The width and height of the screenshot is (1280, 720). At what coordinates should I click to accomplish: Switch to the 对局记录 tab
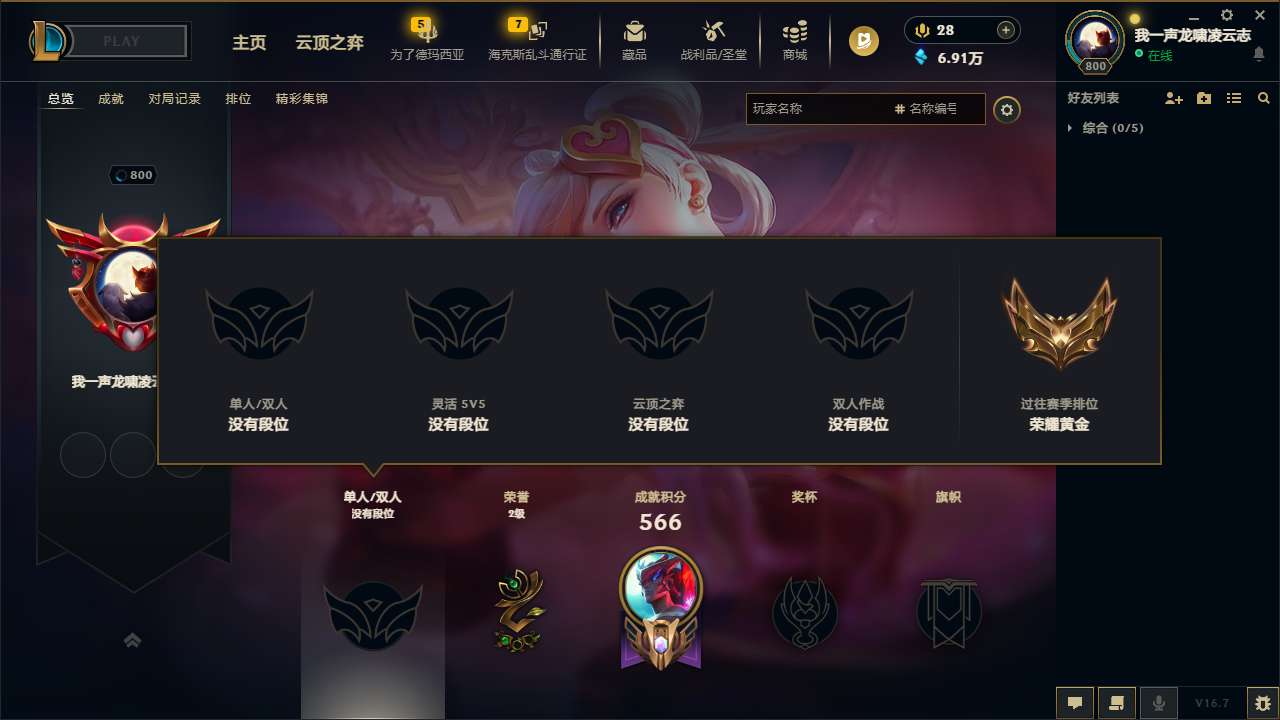pos(175,99)
